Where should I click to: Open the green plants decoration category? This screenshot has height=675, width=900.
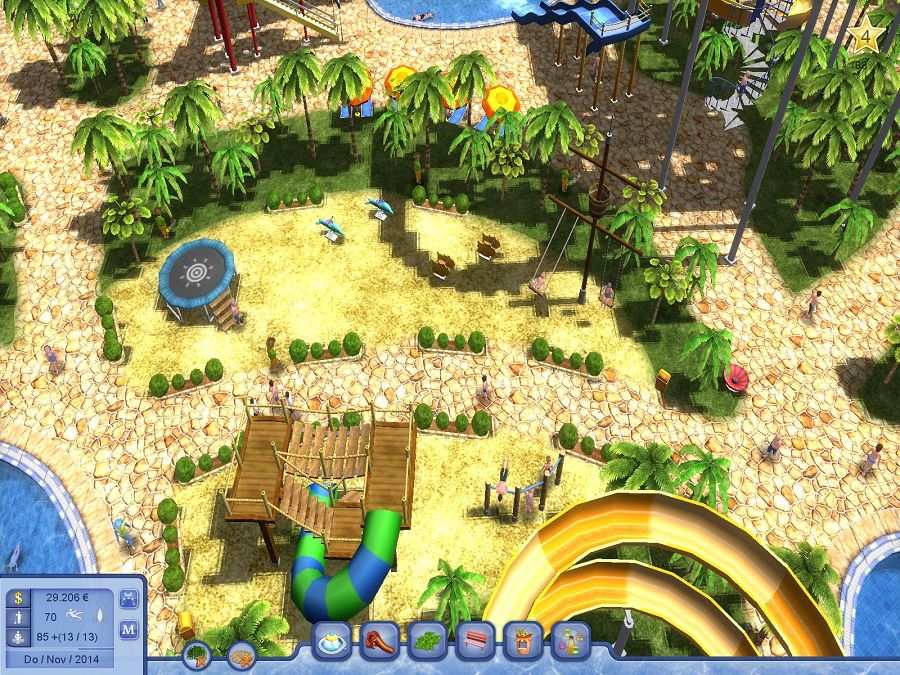(x=428, y=640)
